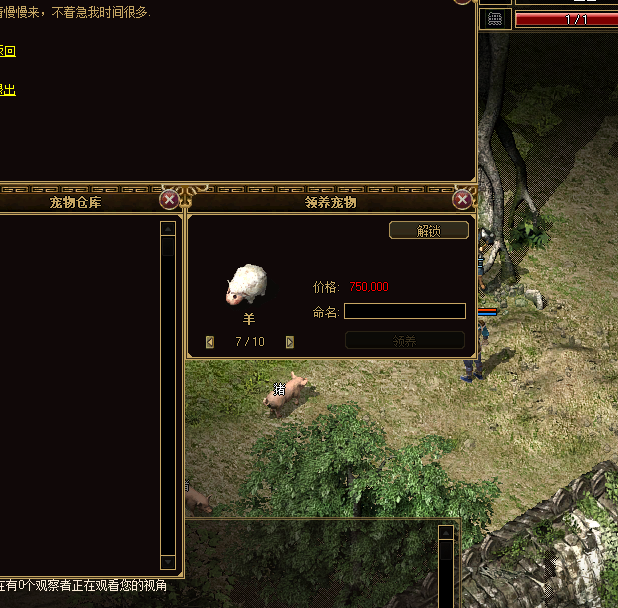The width and height of the screenshot is (618, 608).
Task: Show the previous pet with the left arrow
Action: (x=210, y=342)
